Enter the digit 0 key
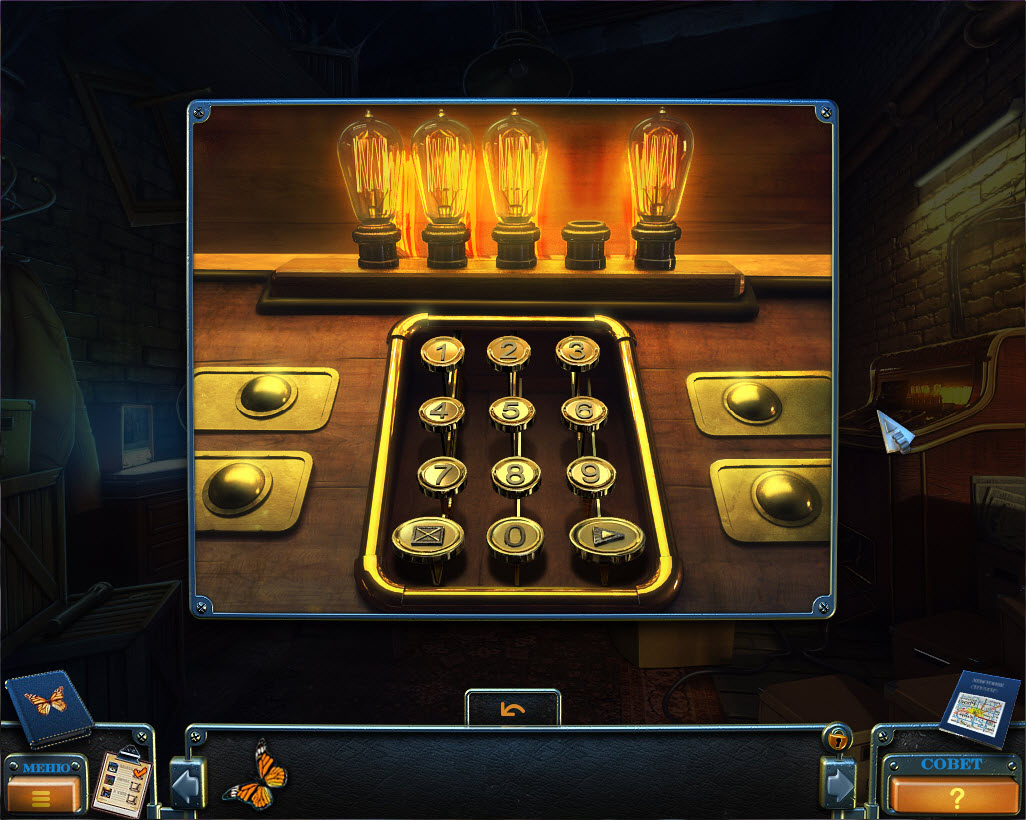This screenshot has height=820, width=1026. click(515, 537)
